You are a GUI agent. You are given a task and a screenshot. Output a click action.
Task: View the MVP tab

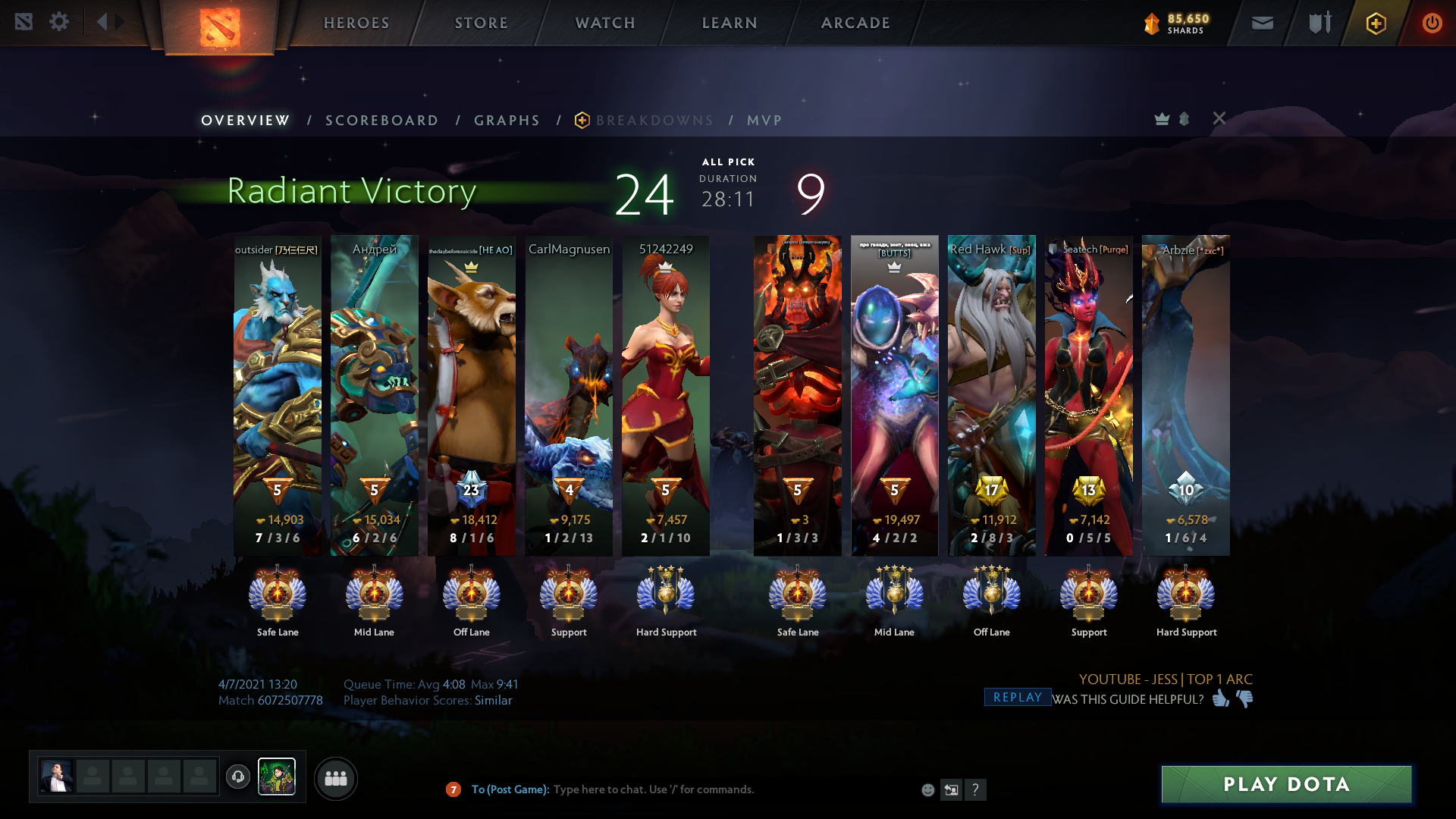tap(764, 121)
